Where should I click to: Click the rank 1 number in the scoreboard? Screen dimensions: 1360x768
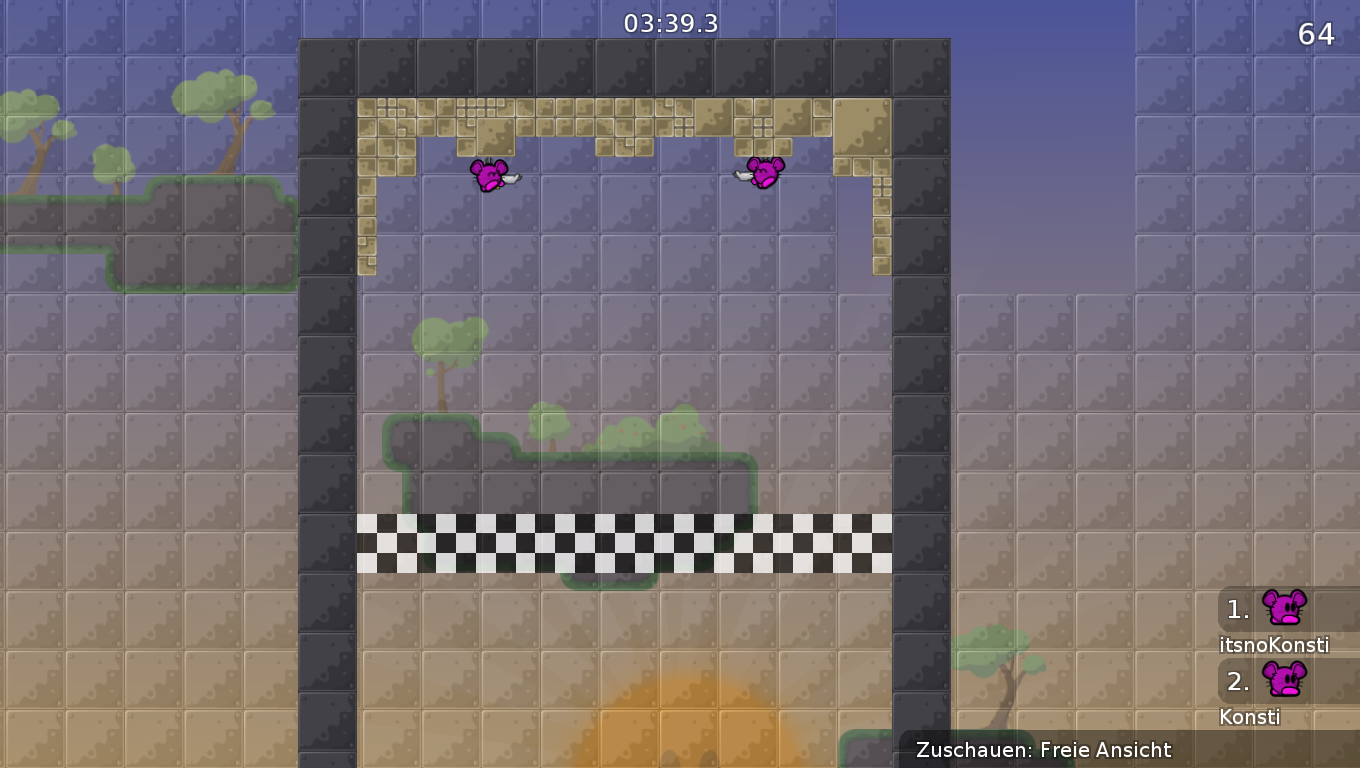[x=1238, y=608]
